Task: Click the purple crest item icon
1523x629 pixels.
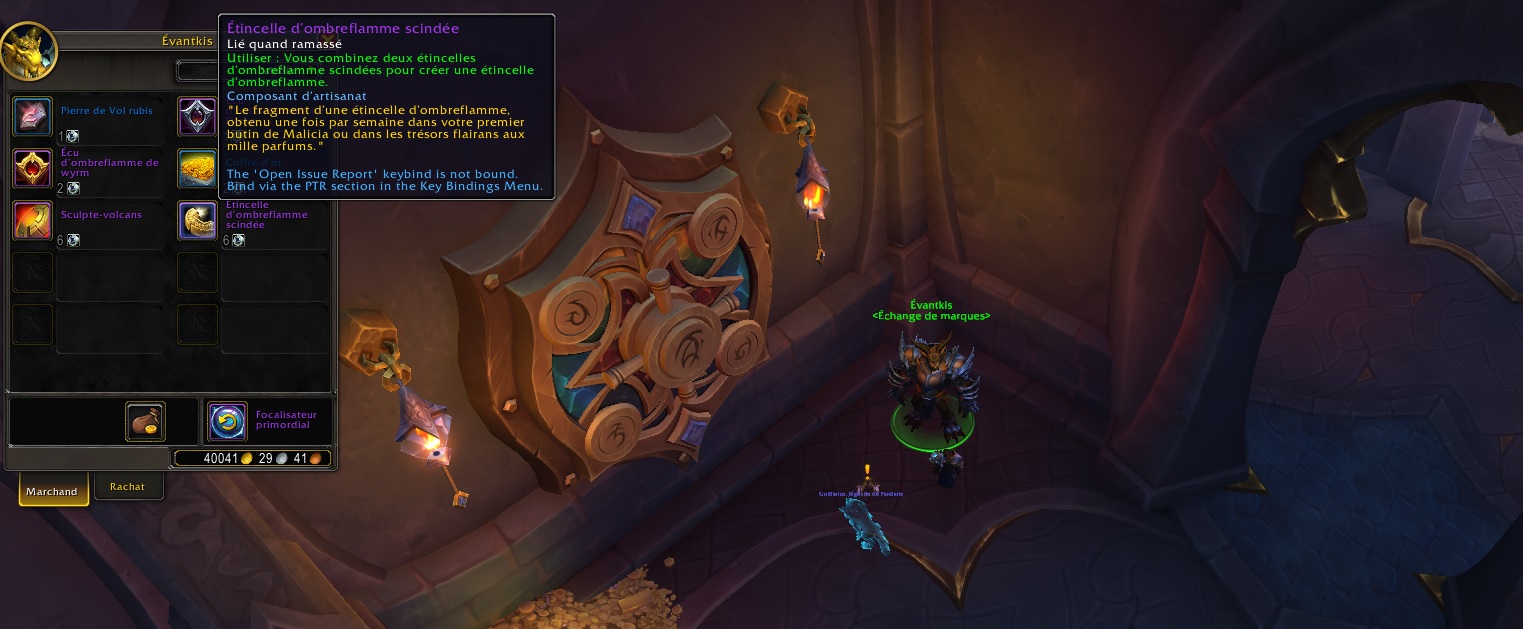Action: pyautogui.click(x=197, y=116)
